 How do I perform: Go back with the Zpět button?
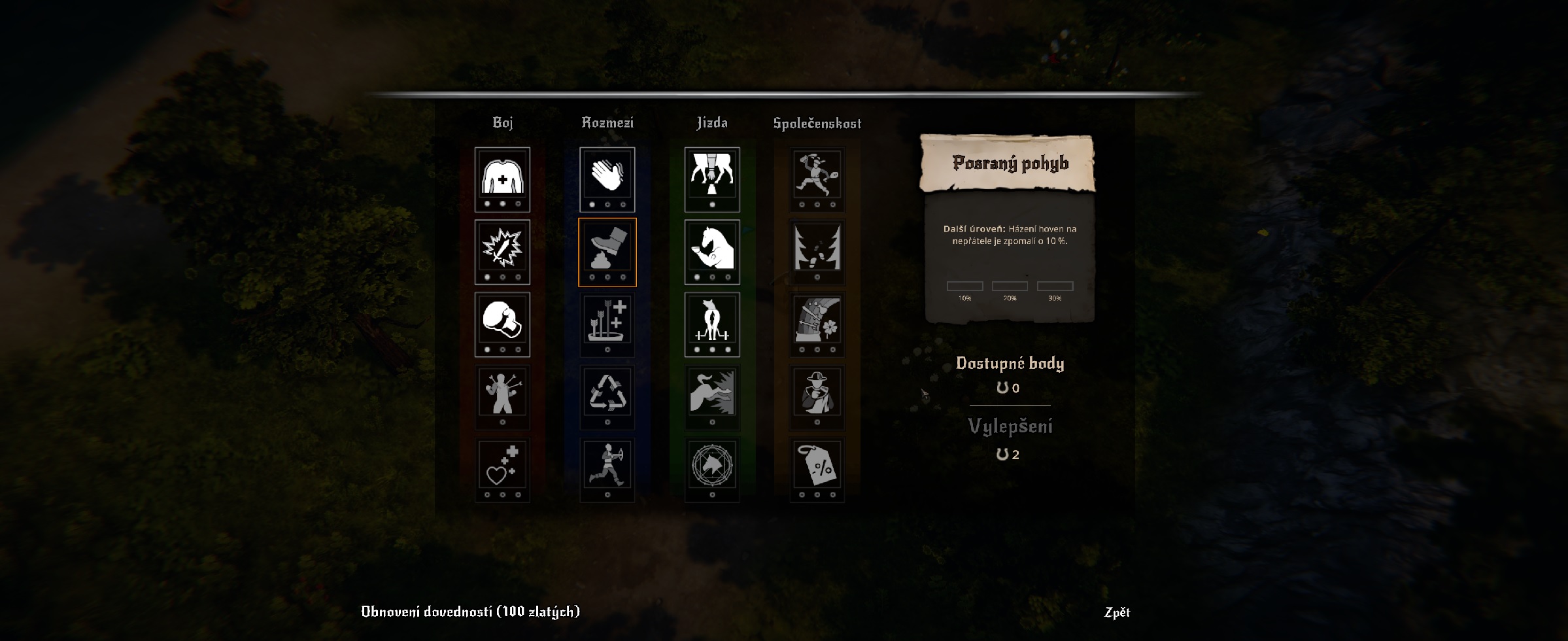pyautogui.click(x=1117, y=612)
